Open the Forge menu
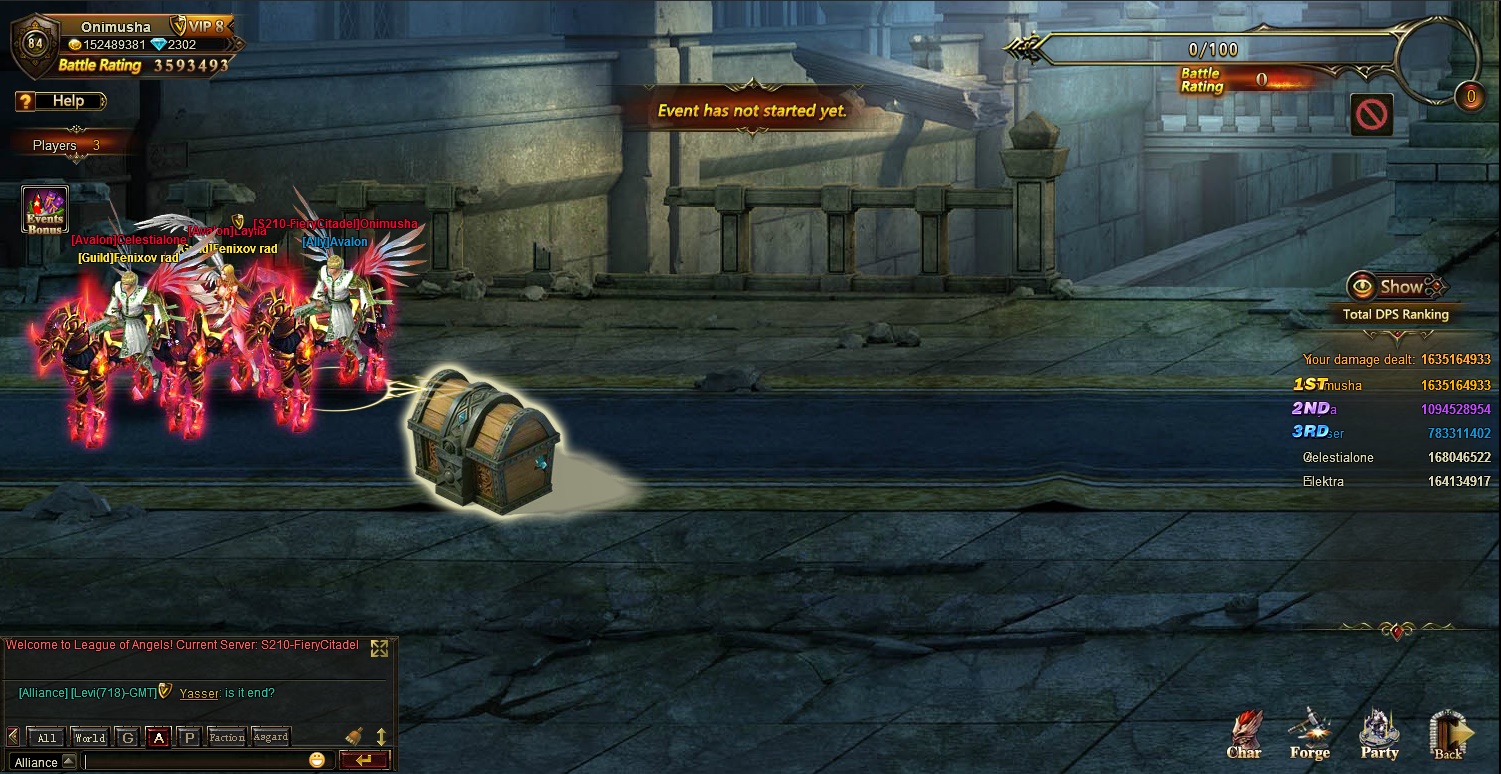Viewport: 1501px width, 774px height. (x=1309, y=735)
